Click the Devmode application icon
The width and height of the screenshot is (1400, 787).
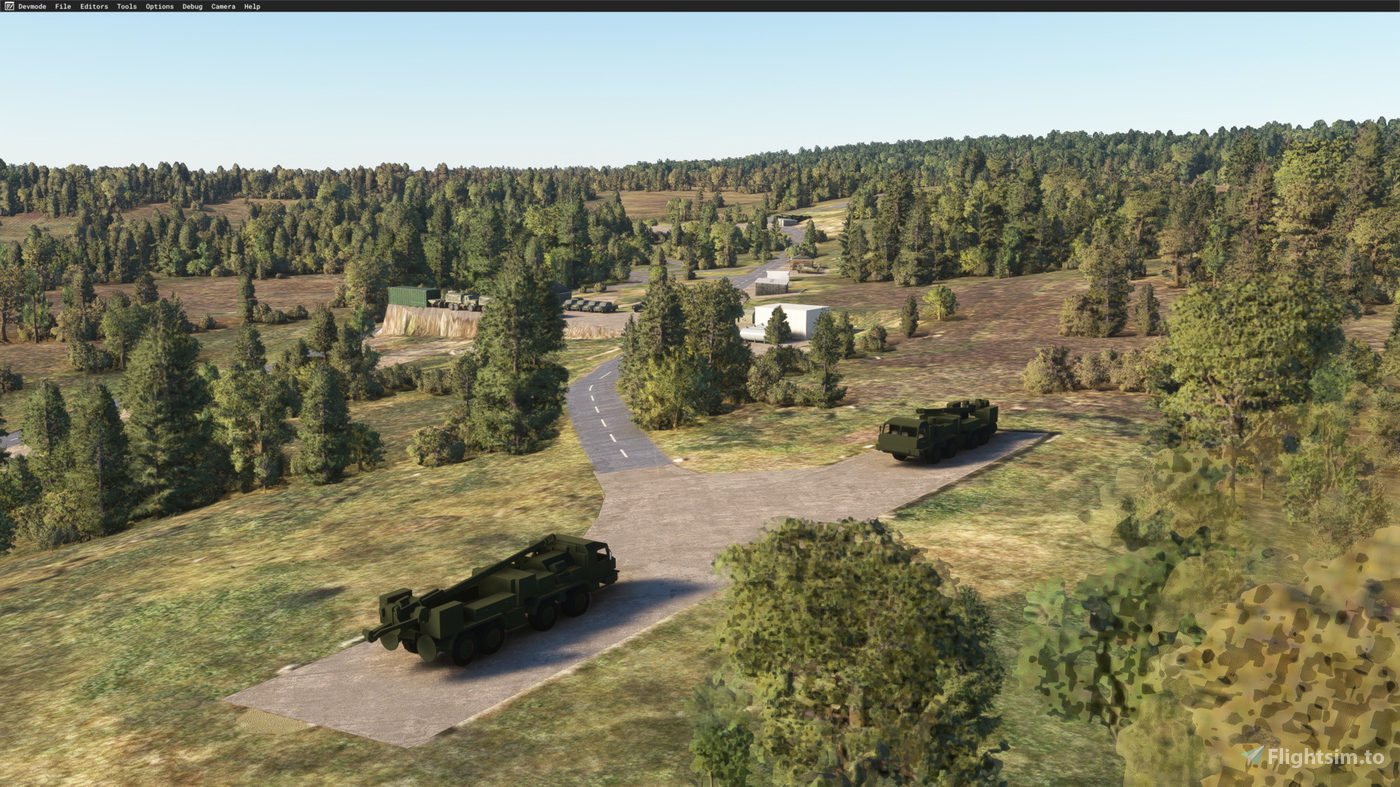7,5
